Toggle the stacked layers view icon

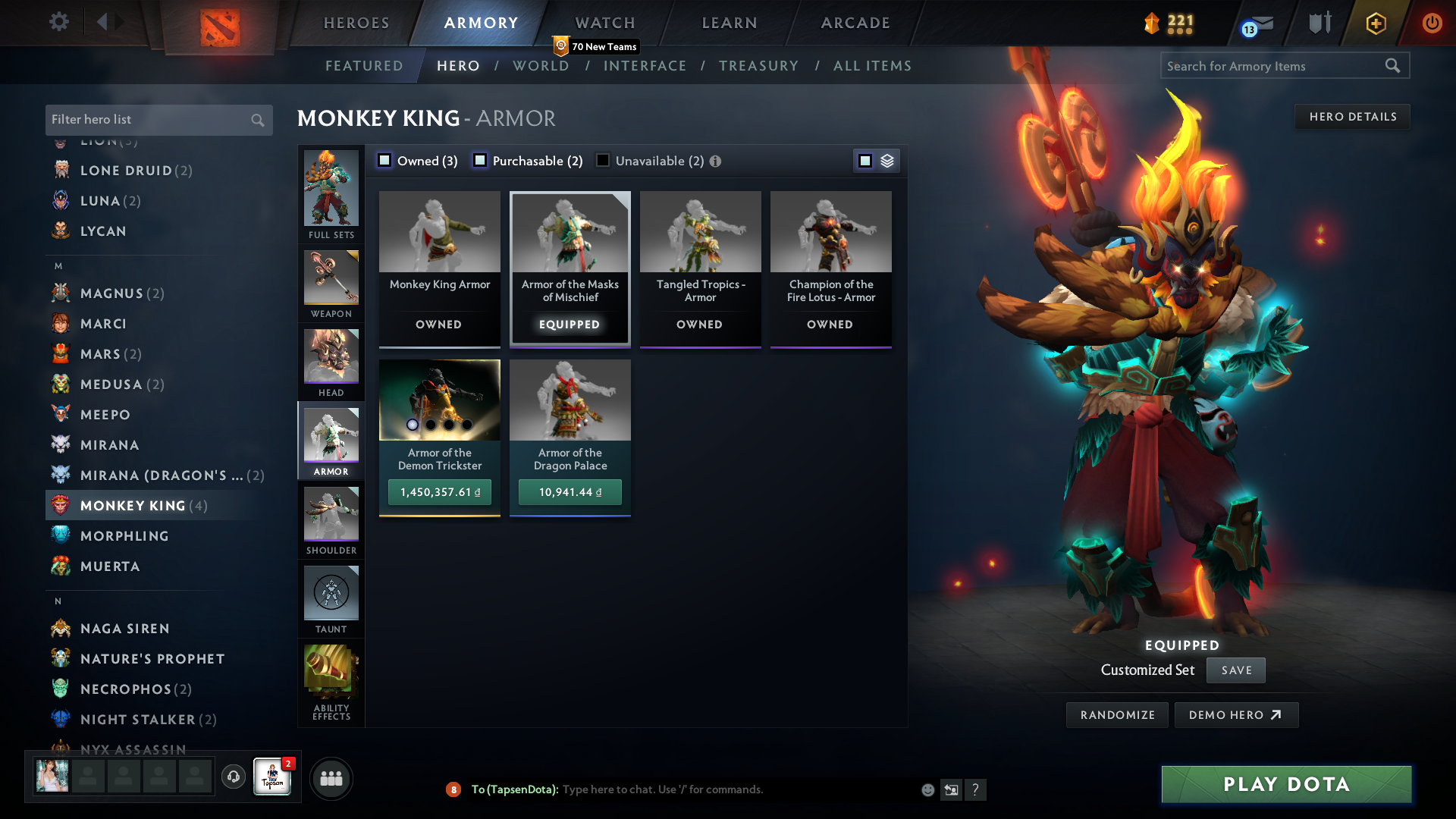[887, 160]
